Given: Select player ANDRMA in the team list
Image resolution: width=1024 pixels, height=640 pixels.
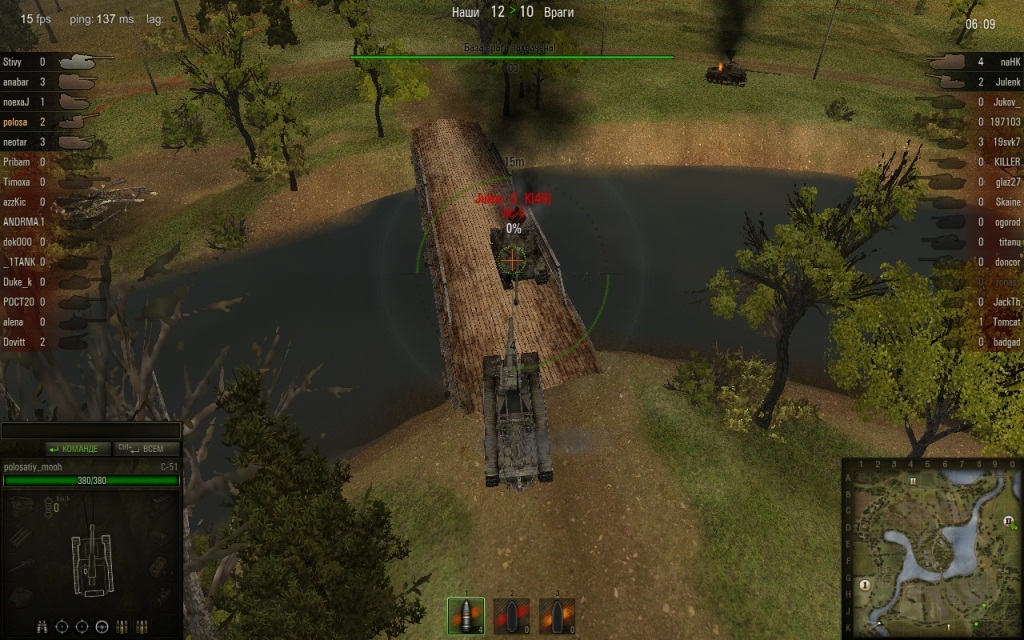Looking at the screenshot, I should click(24, 222).
